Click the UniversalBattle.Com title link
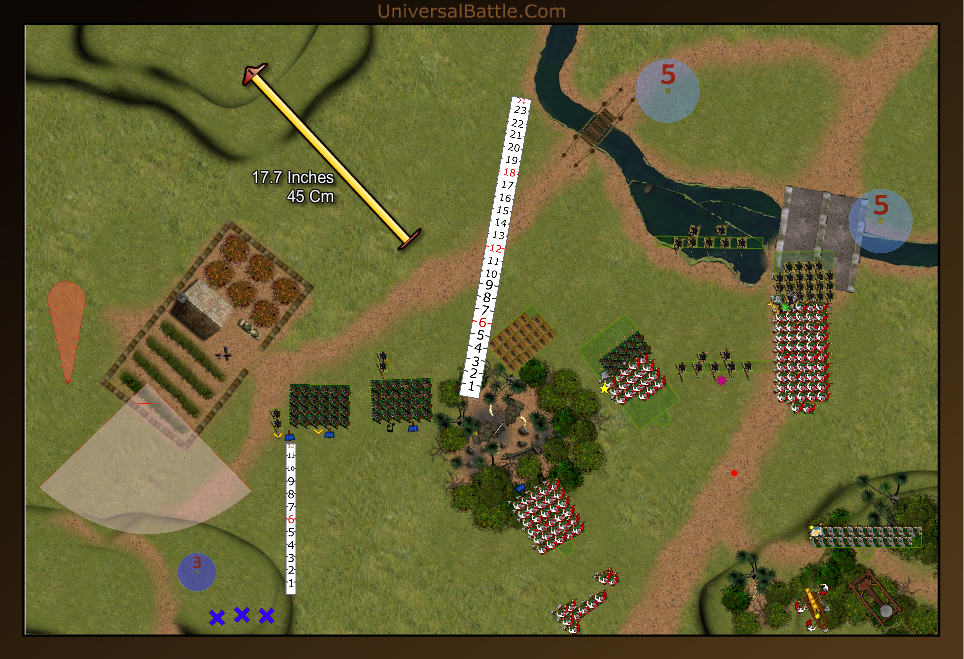The height and width of the screenshot is (659, 964). [x=472, y=11]
